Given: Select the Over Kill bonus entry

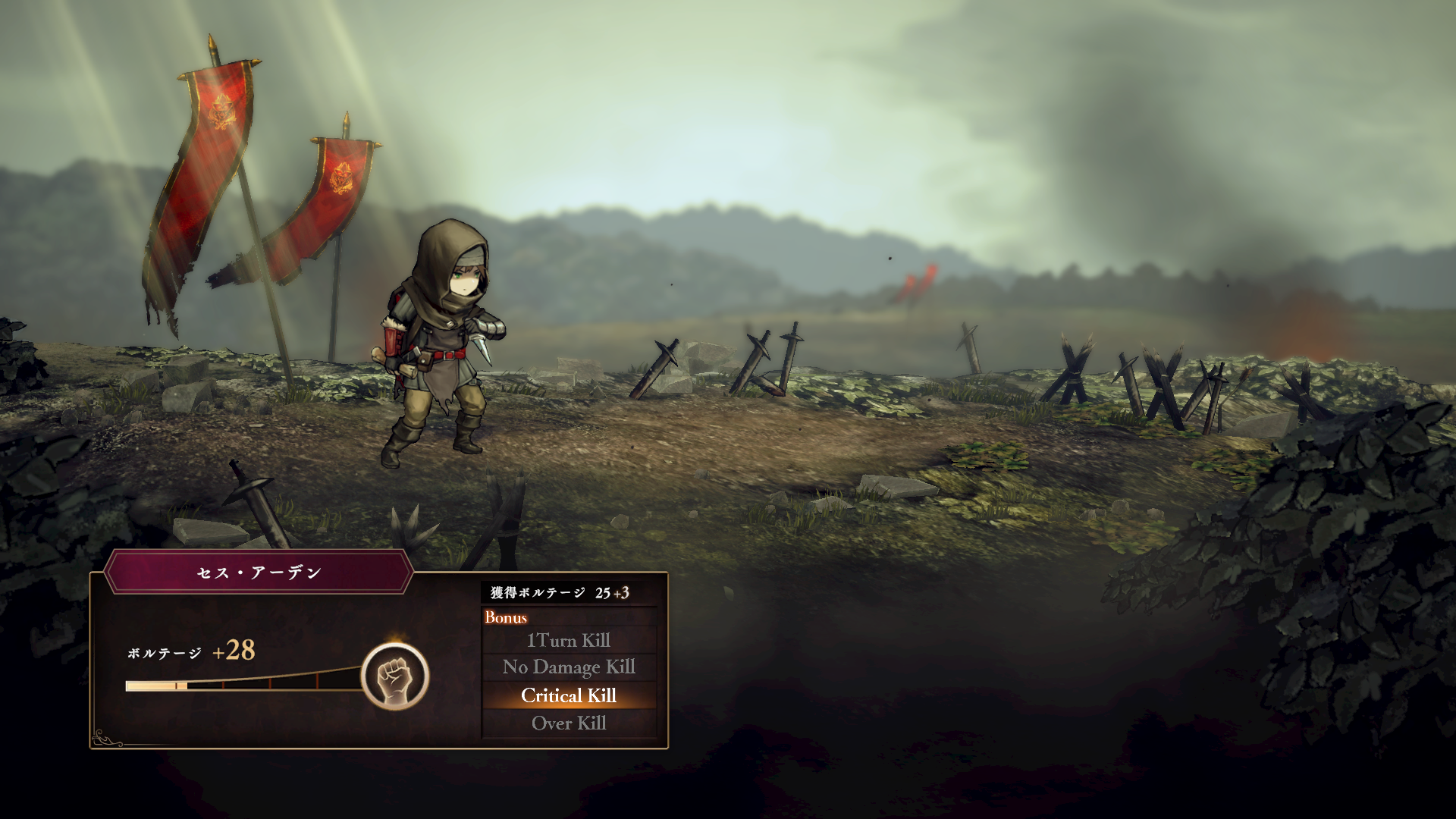Looking at the screenshot, I should (569, 723).
